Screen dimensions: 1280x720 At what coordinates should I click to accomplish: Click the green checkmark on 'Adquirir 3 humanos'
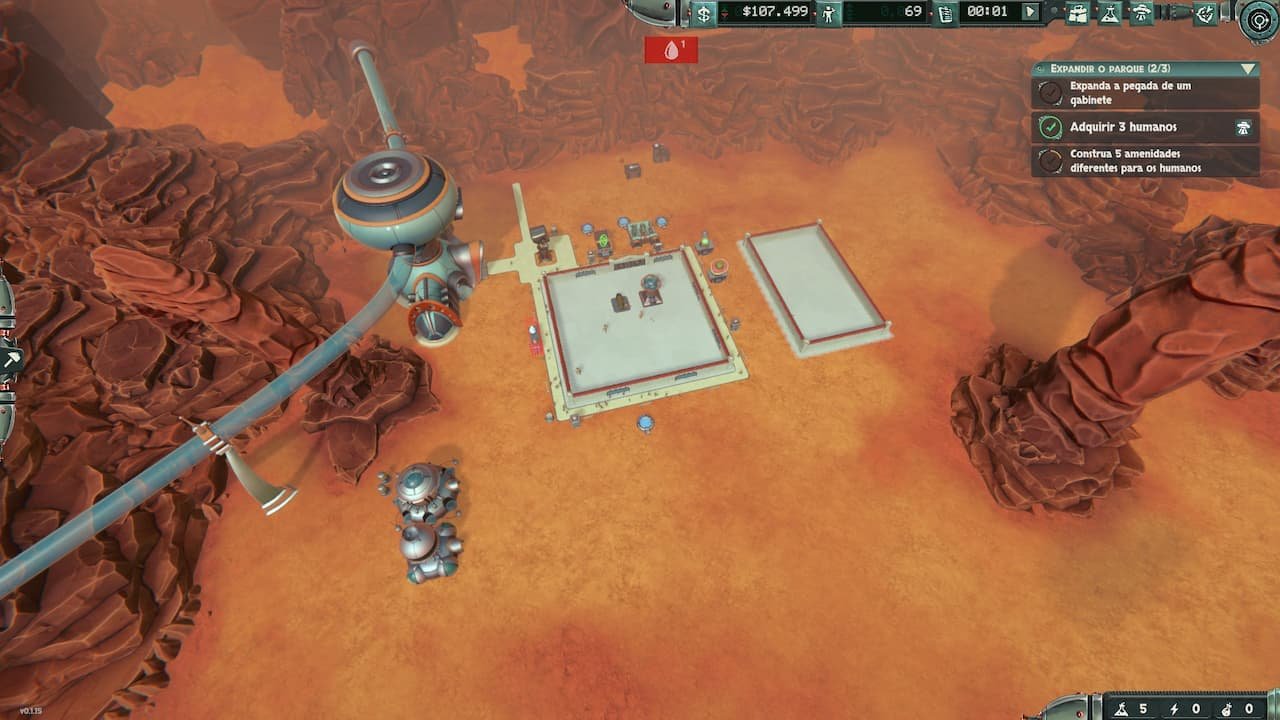[1049, 127]
